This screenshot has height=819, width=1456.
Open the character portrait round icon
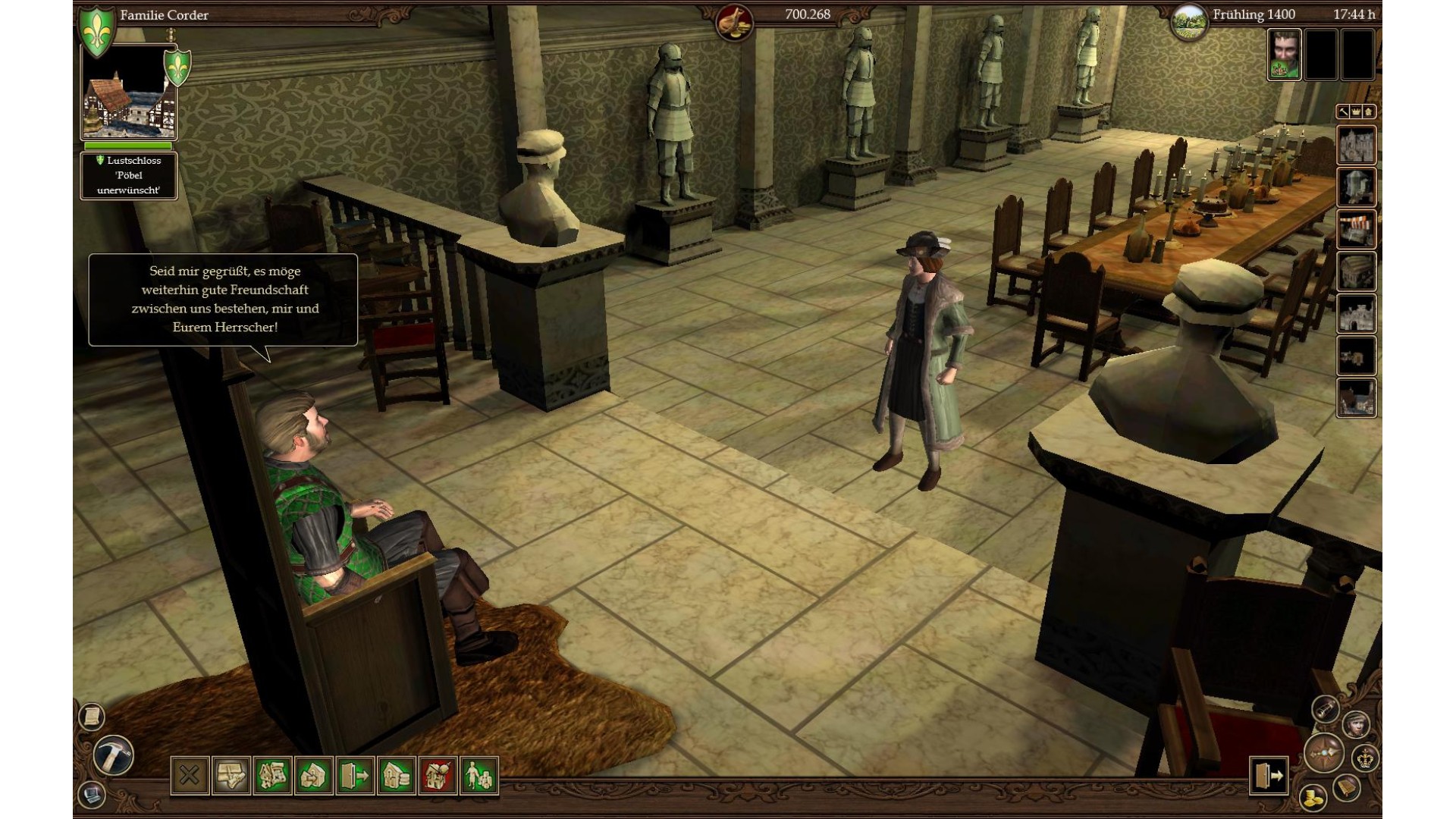pyautogui.click(x=1355, y=723)
